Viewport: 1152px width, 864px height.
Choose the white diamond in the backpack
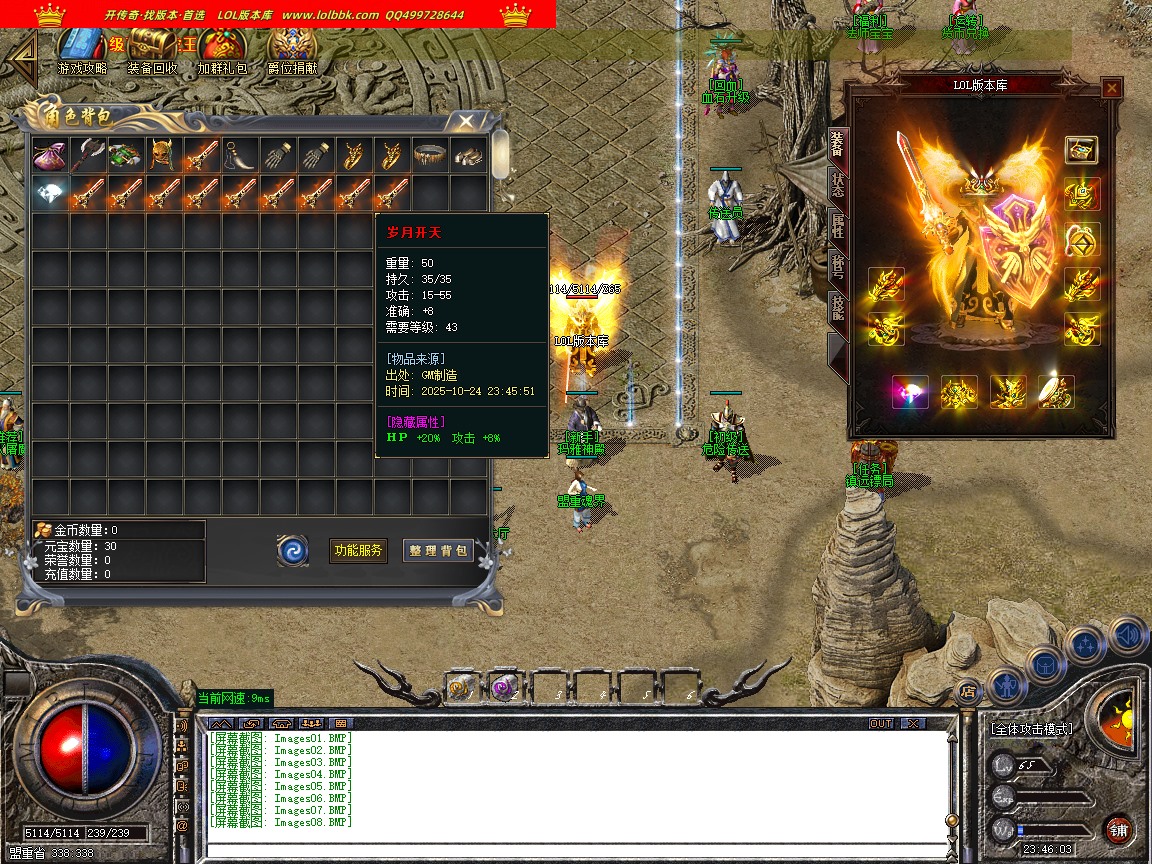tap(49, 194)
